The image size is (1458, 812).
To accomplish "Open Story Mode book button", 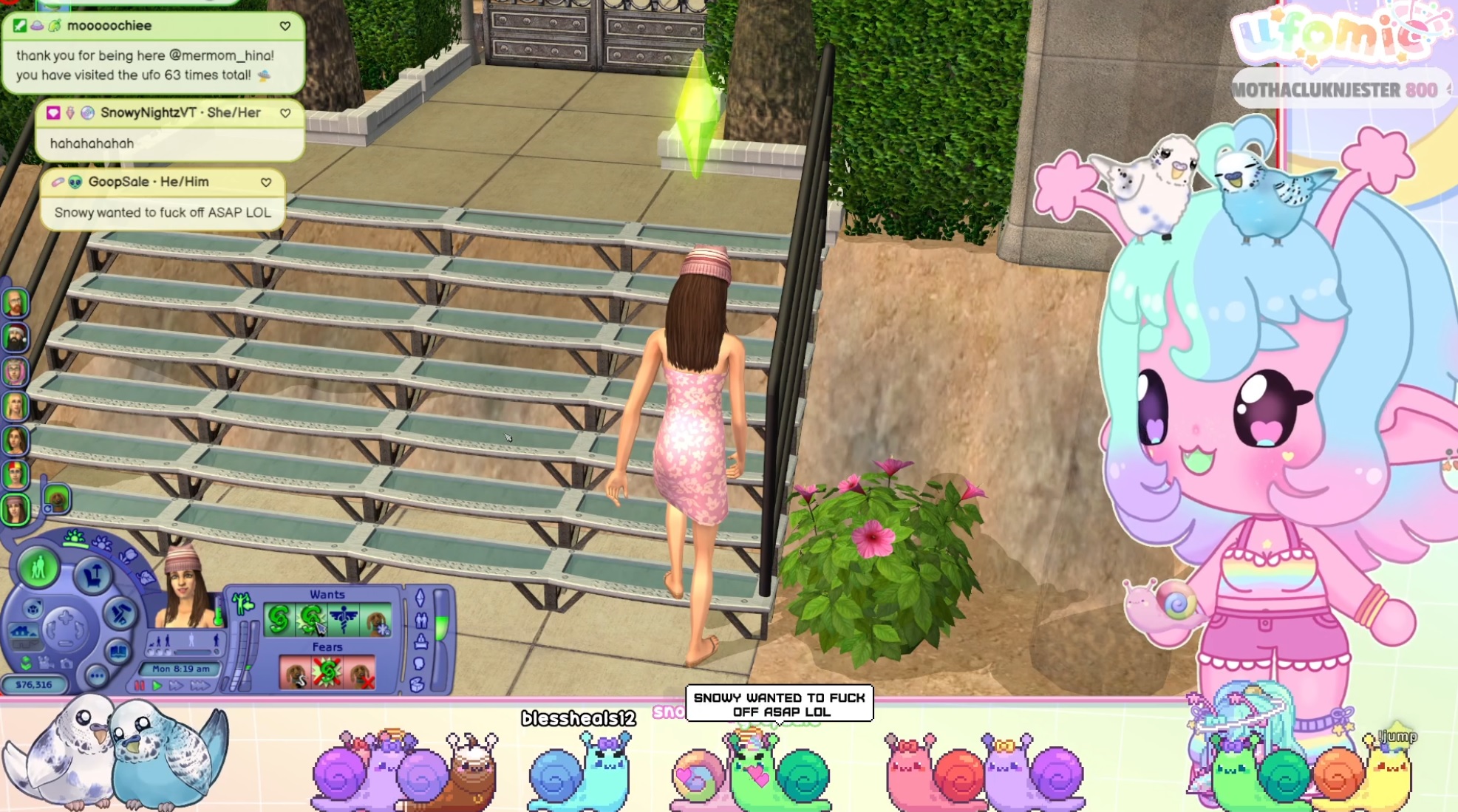I will tap(118, 652).
